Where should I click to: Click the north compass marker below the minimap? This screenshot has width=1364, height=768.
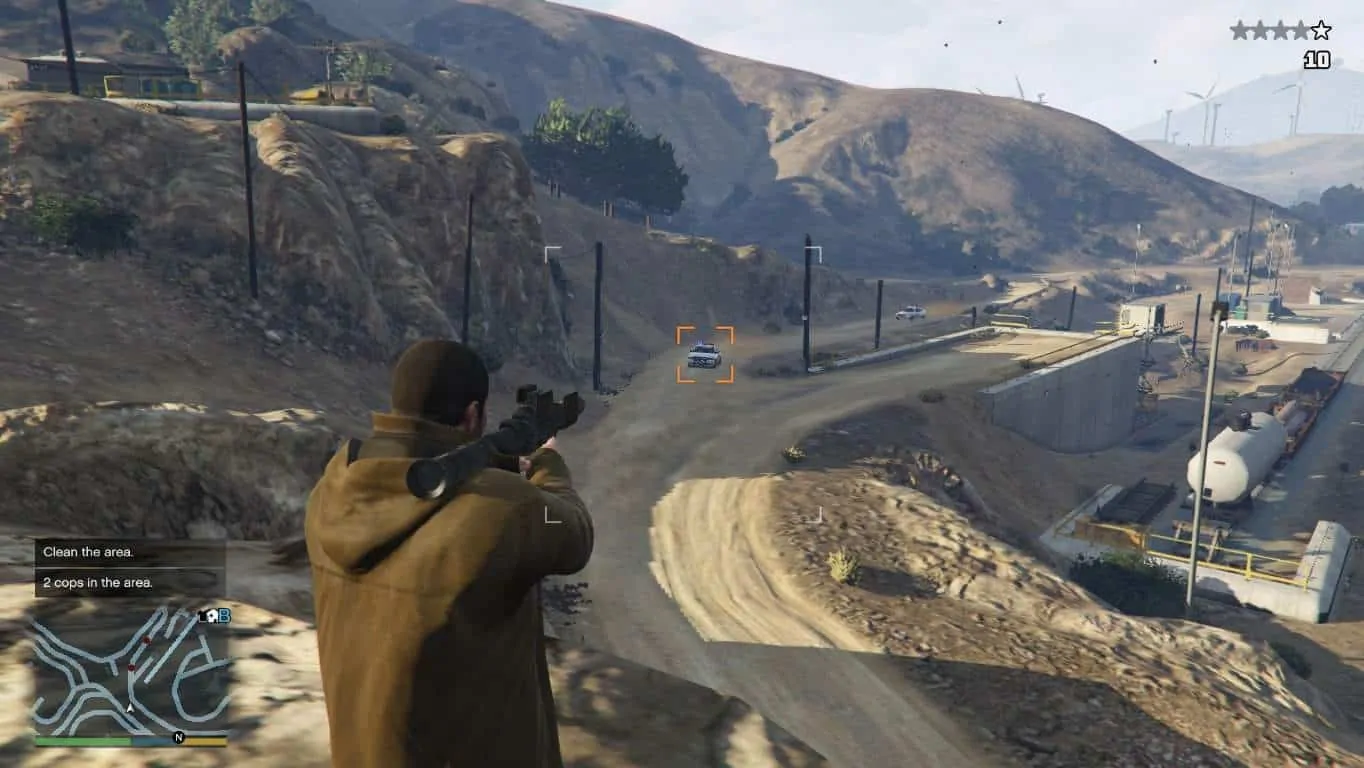(x=179, y=737)
